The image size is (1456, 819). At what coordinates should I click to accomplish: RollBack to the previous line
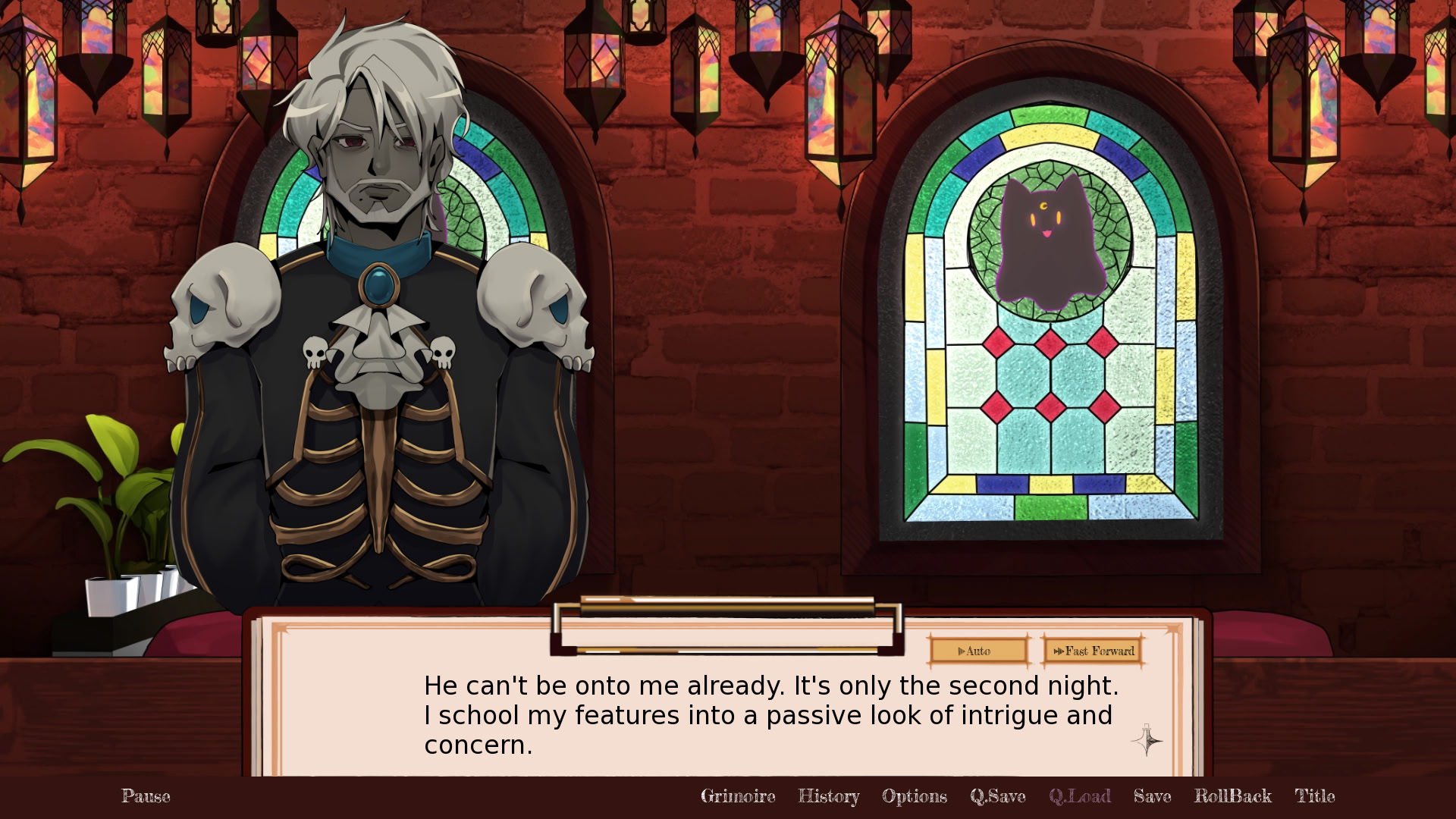point(1233,797)
